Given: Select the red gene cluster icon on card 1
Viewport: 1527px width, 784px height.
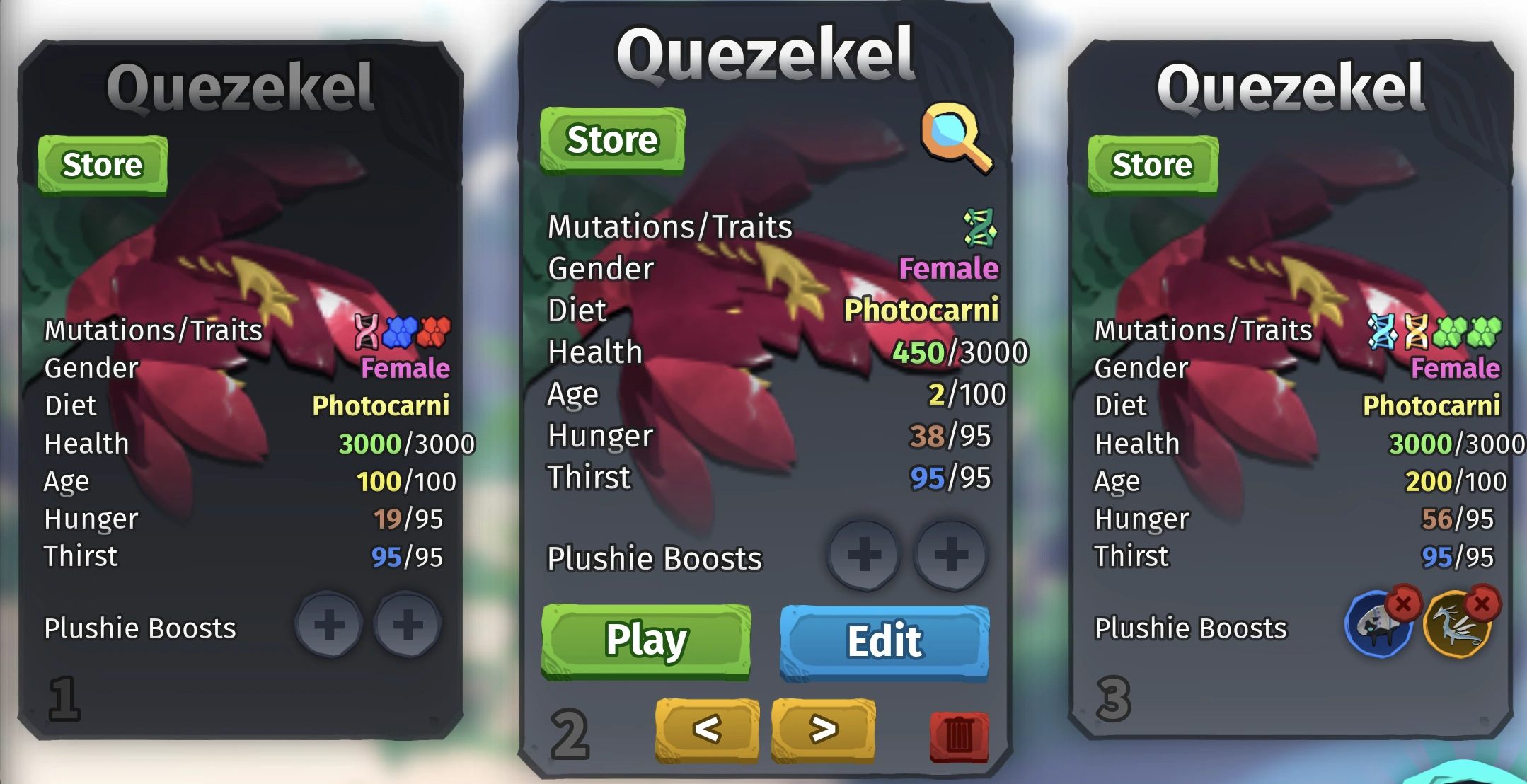Looking at the screenshot, I should click(435, 330).
